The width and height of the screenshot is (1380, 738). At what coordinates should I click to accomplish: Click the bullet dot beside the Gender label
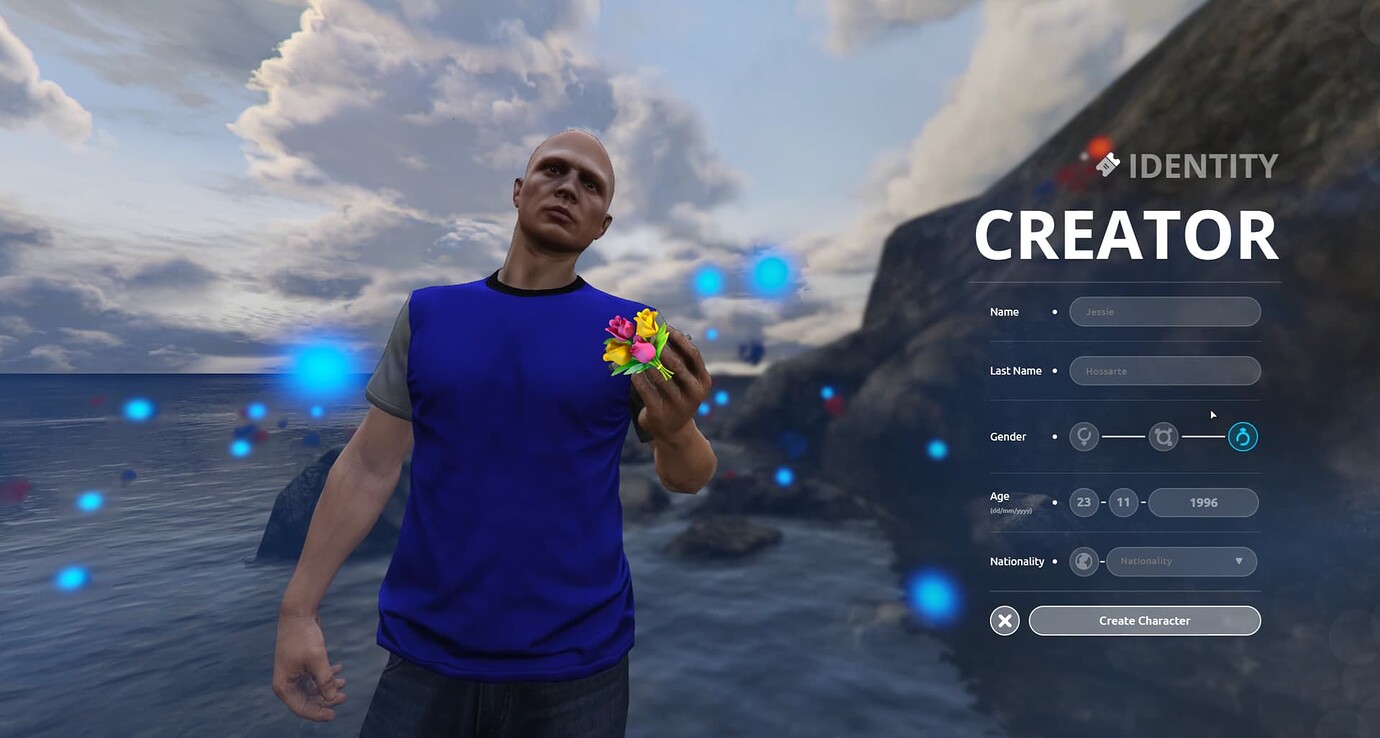coord(1055,437)
